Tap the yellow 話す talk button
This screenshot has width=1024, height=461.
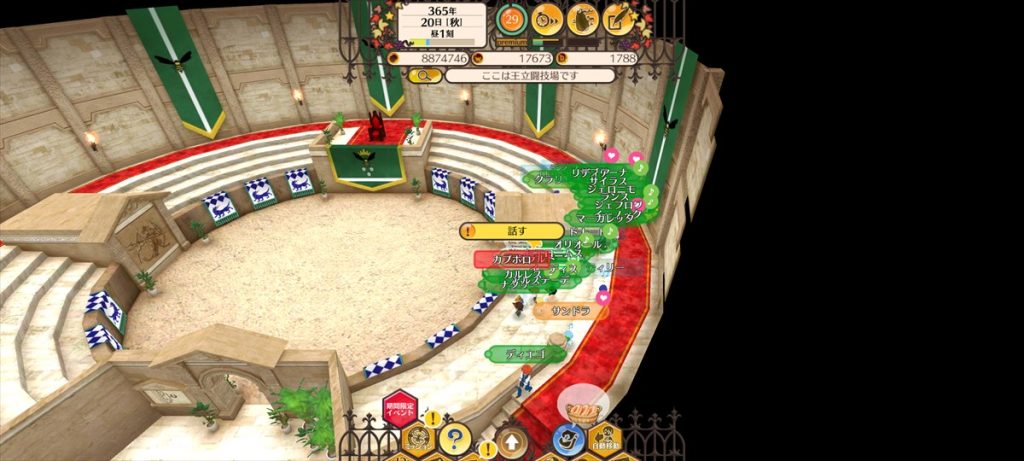pyautogui.click(x=512, y=231)
